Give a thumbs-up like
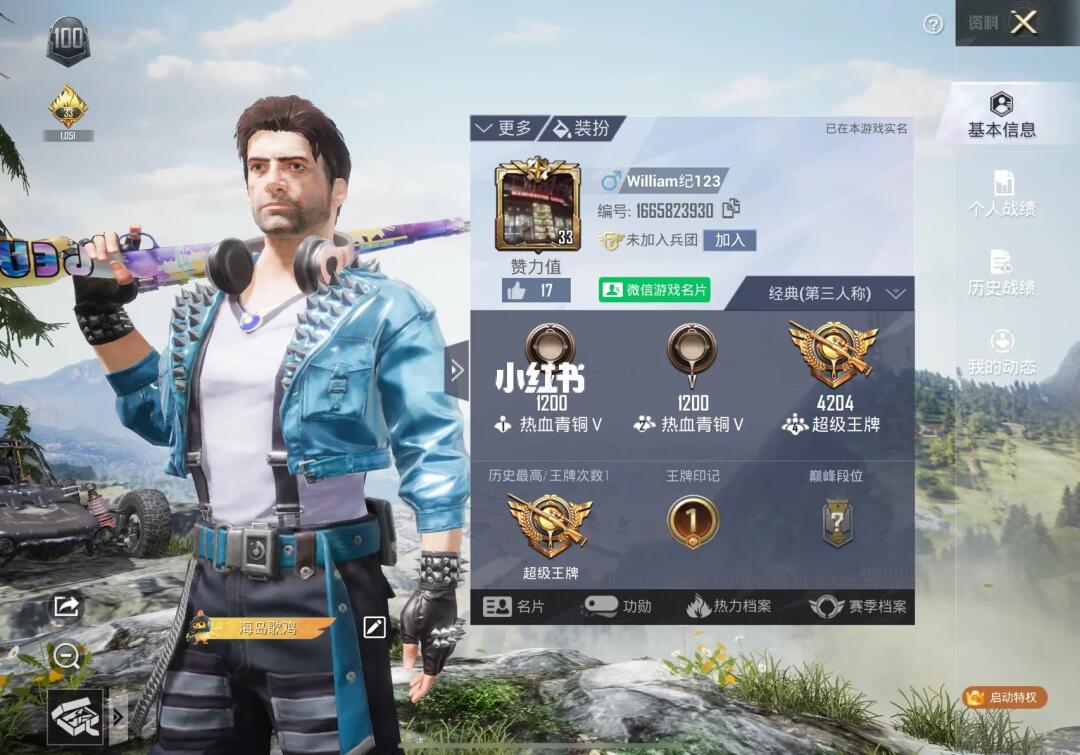 pyautogui.click(x=535, y=290)
